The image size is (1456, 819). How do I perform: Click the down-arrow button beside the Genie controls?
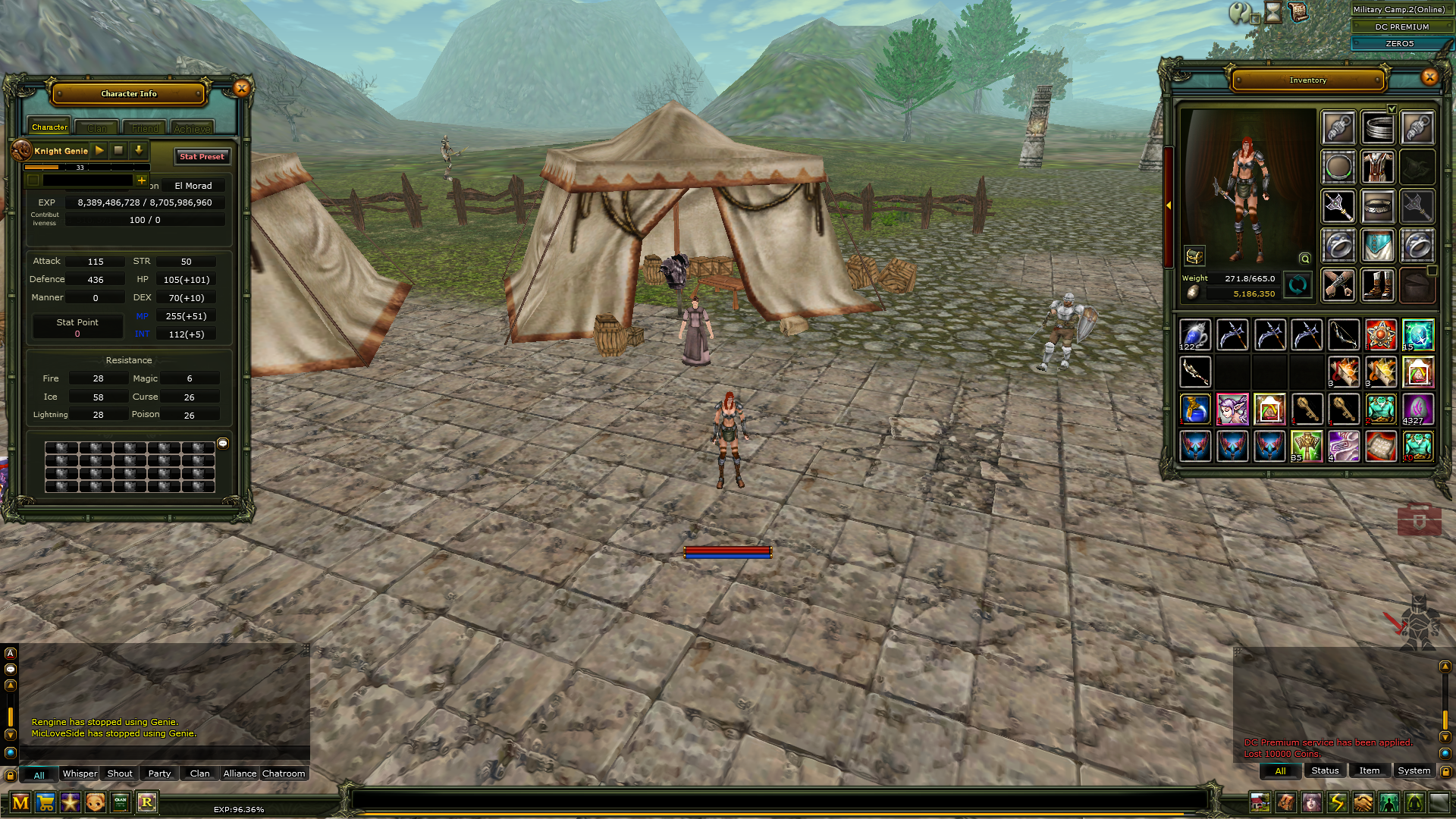tap(138, 150)
